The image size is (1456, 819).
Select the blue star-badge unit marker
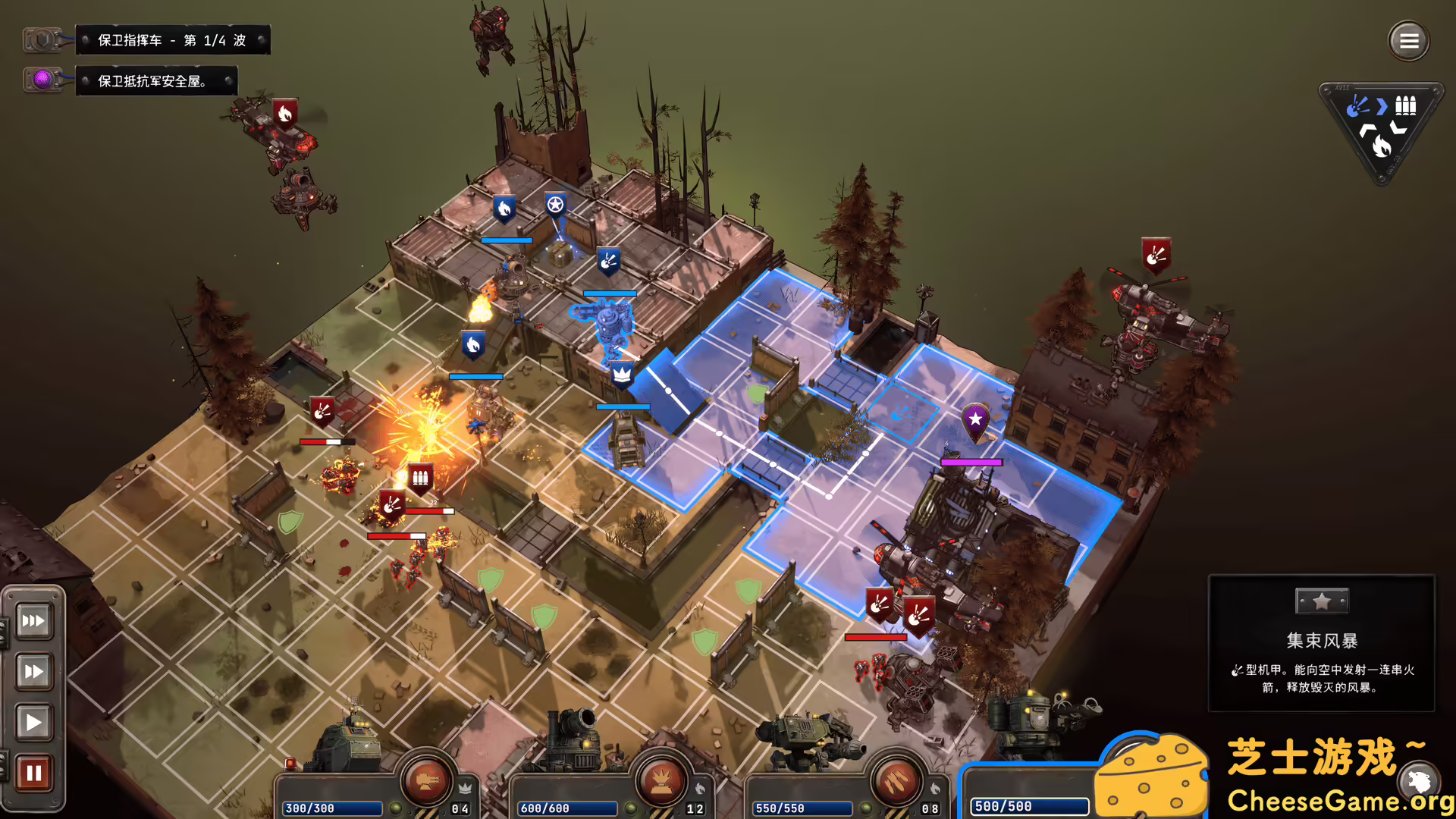556,205
